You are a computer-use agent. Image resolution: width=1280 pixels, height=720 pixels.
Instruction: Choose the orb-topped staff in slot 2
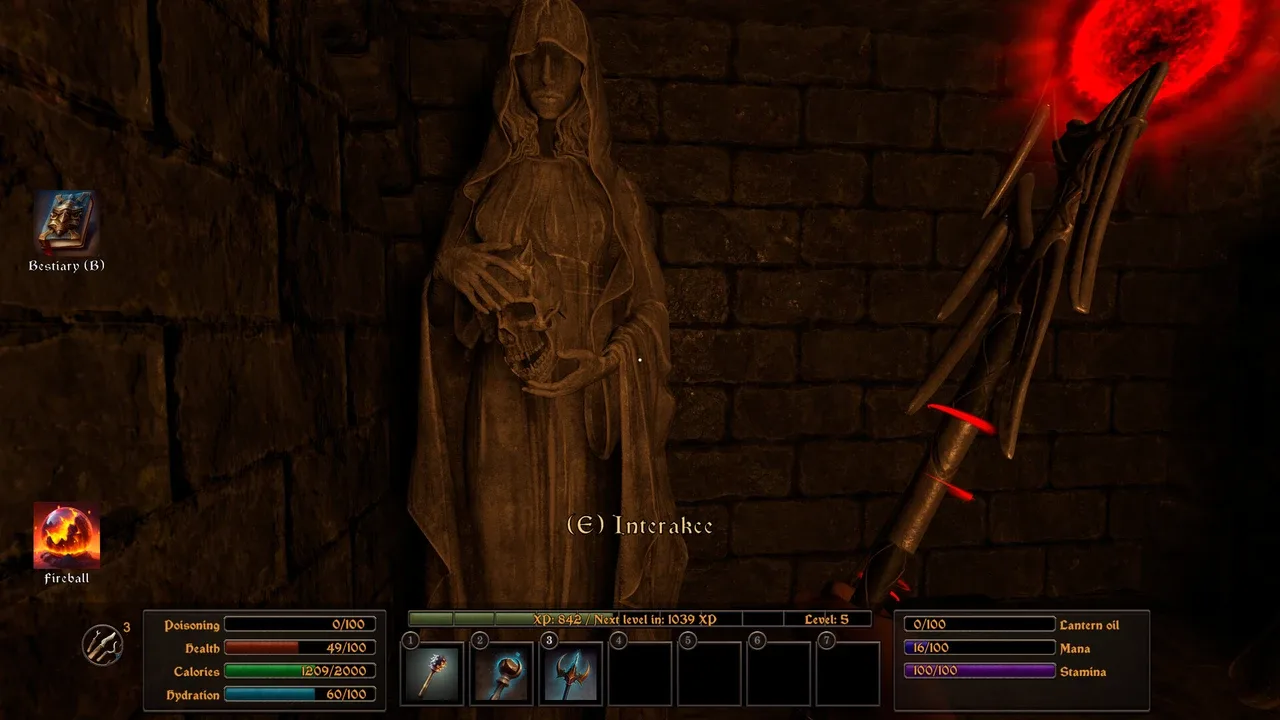pyautogui.click(x=503, y=673)
